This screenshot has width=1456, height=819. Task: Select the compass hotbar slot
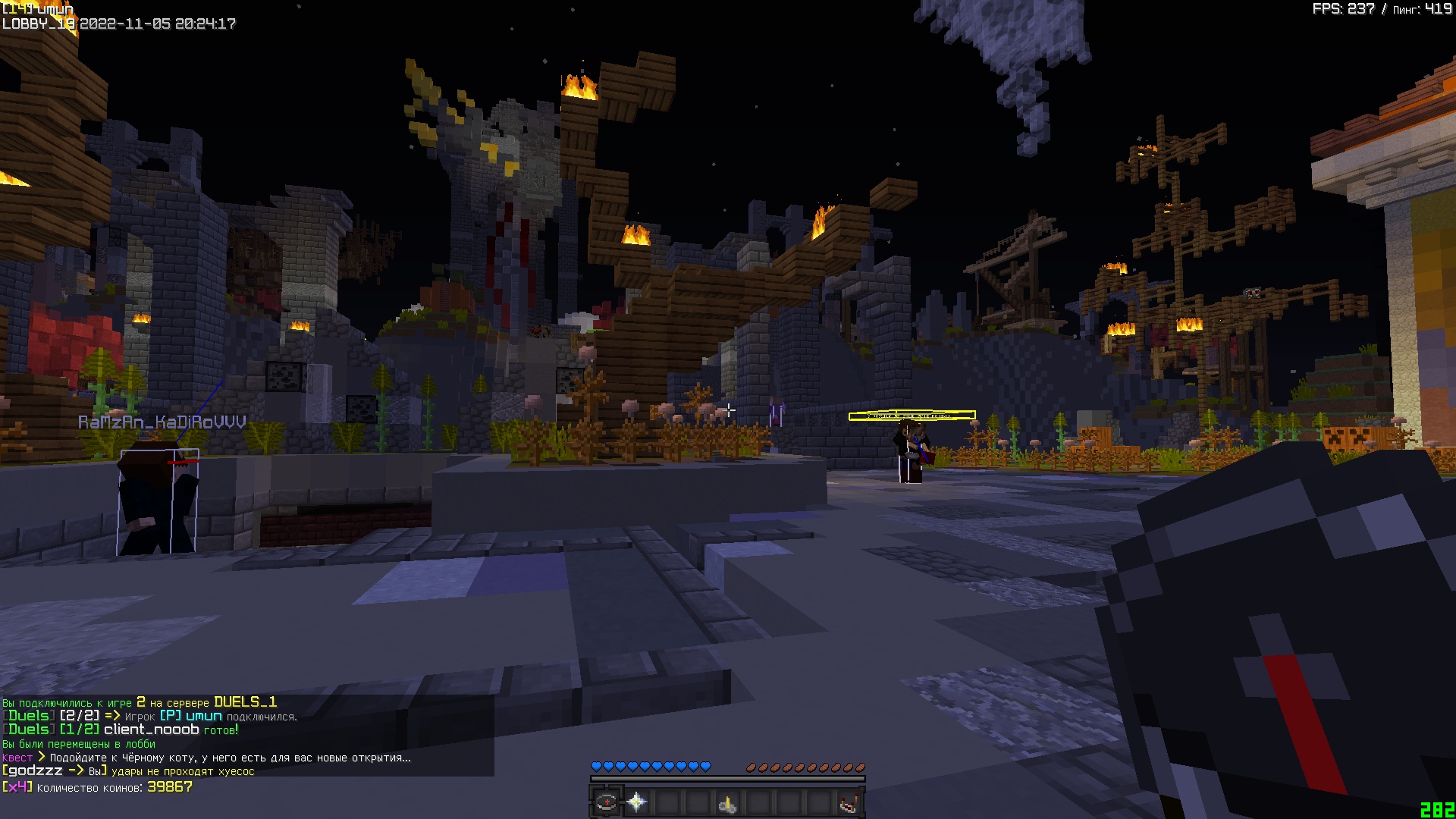[x=606, y=802]
